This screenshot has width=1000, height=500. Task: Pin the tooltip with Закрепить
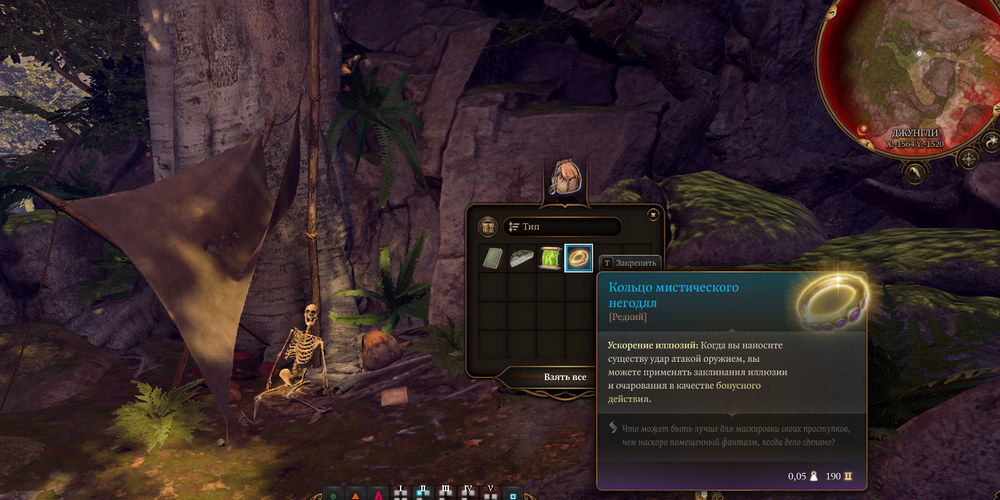pyautogui.click(x=630, y=262)
